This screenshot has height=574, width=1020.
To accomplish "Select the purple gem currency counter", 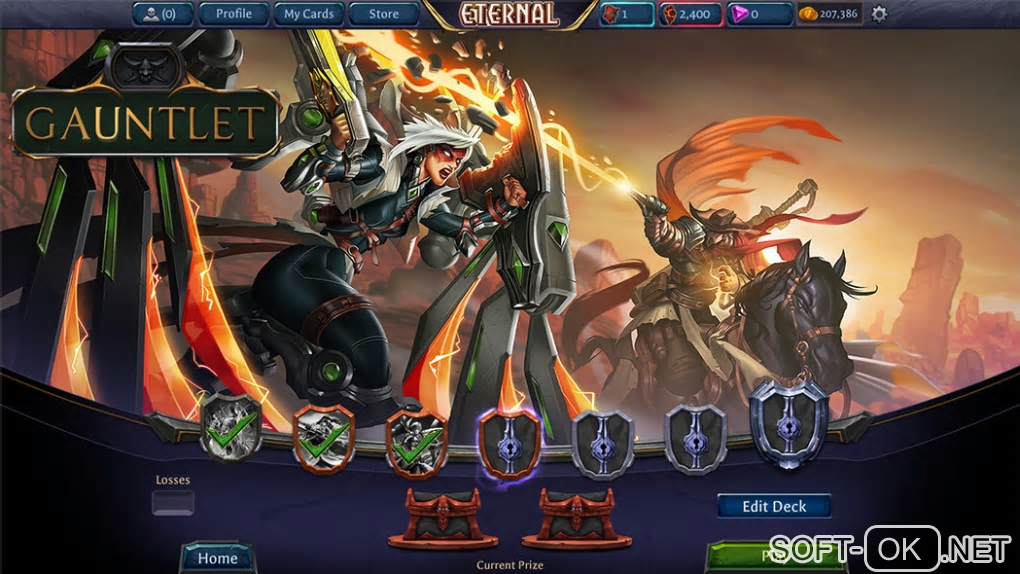I will tap(759, 14).
